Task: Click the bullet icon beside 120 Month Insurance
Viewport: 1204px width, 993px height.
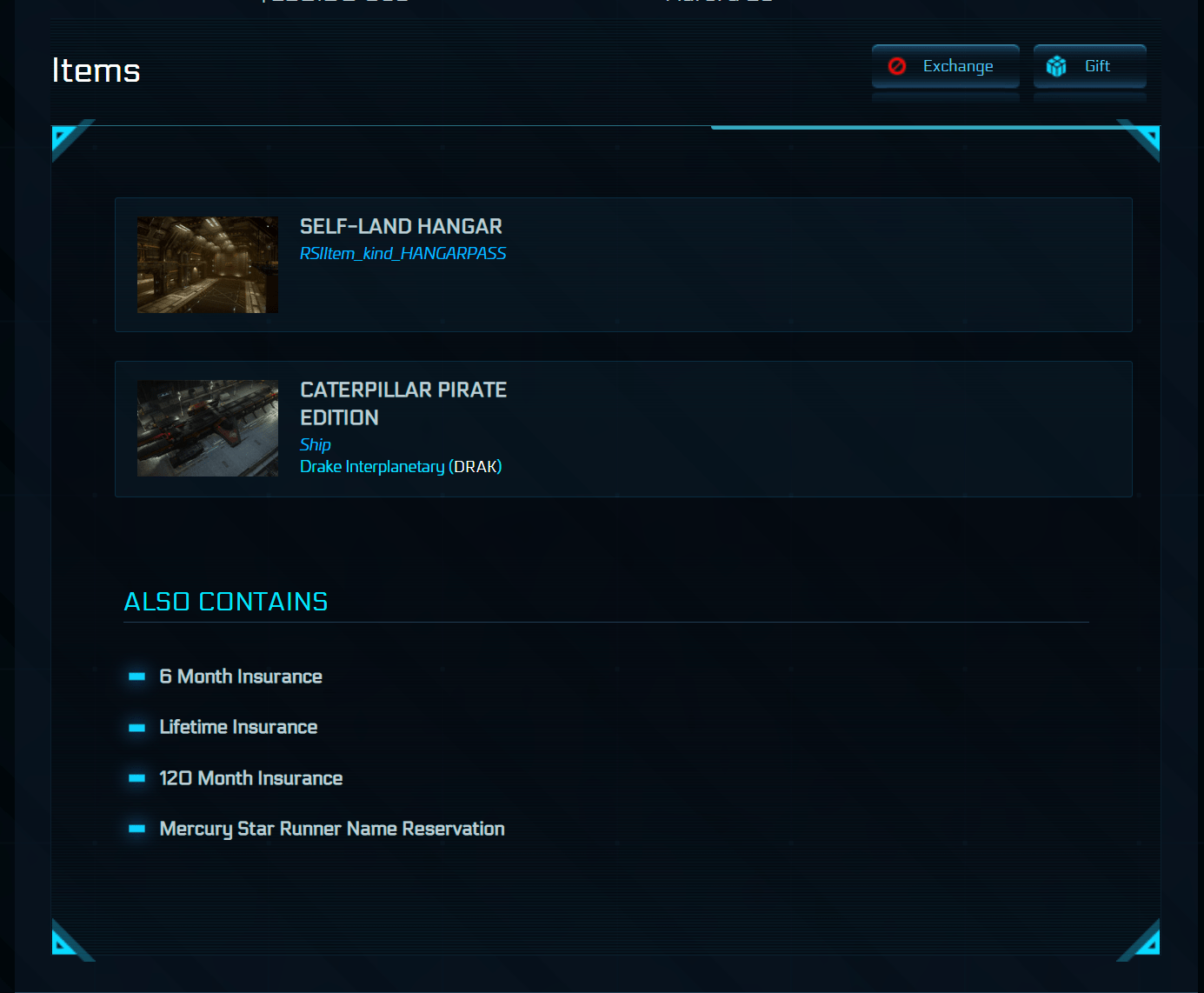Action: (137, 779)
